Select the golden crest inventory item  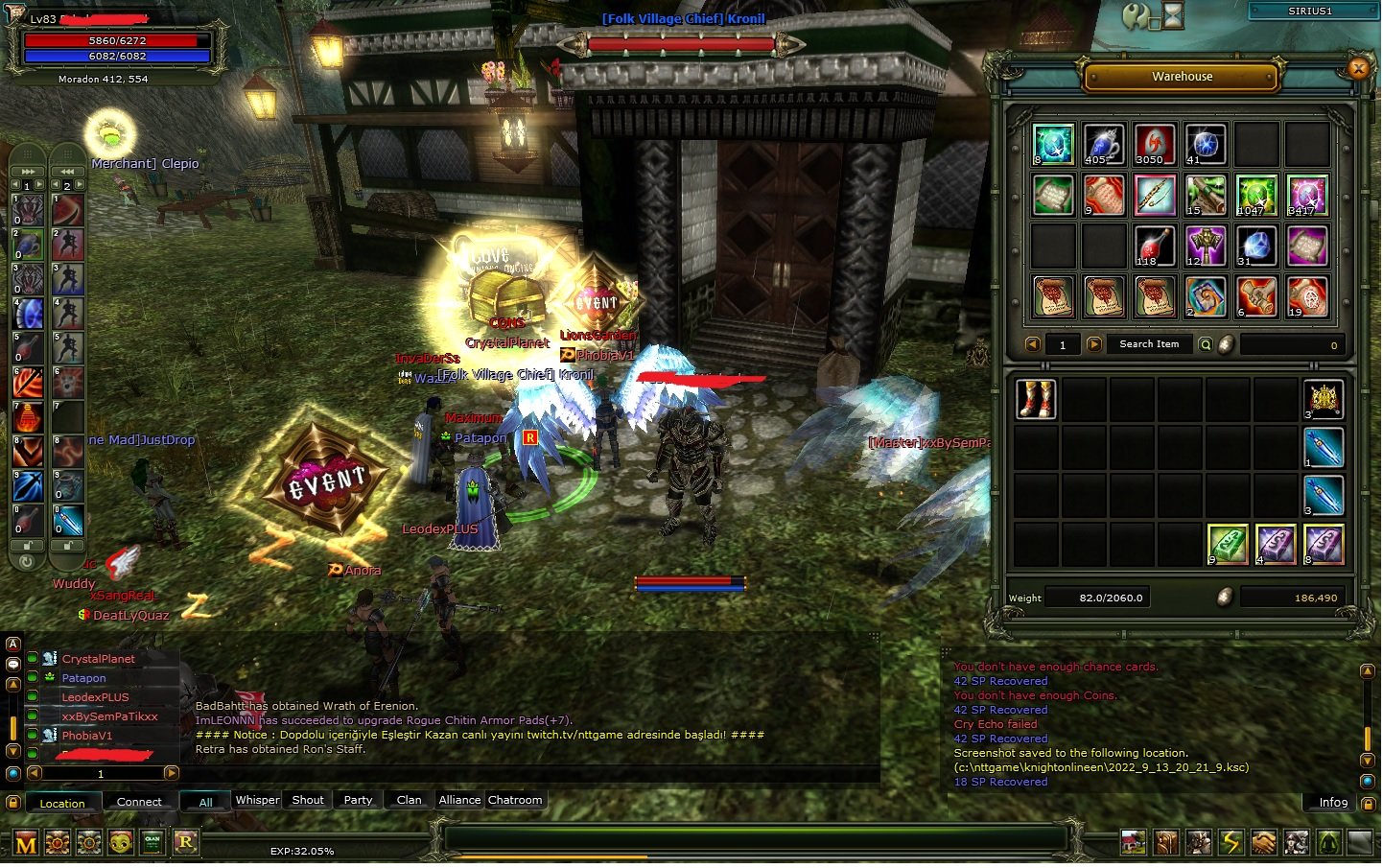1324,399
